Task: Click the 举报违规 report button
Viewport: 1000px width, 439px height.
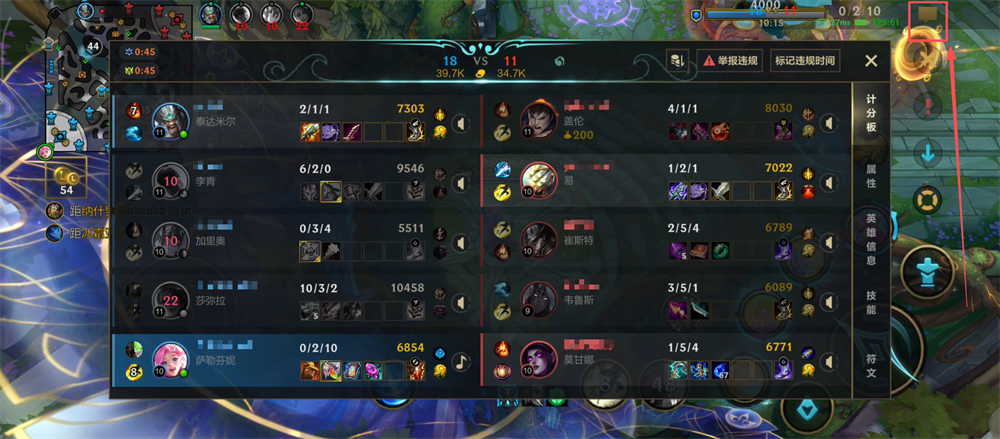Action: click(x=731, y=61)
